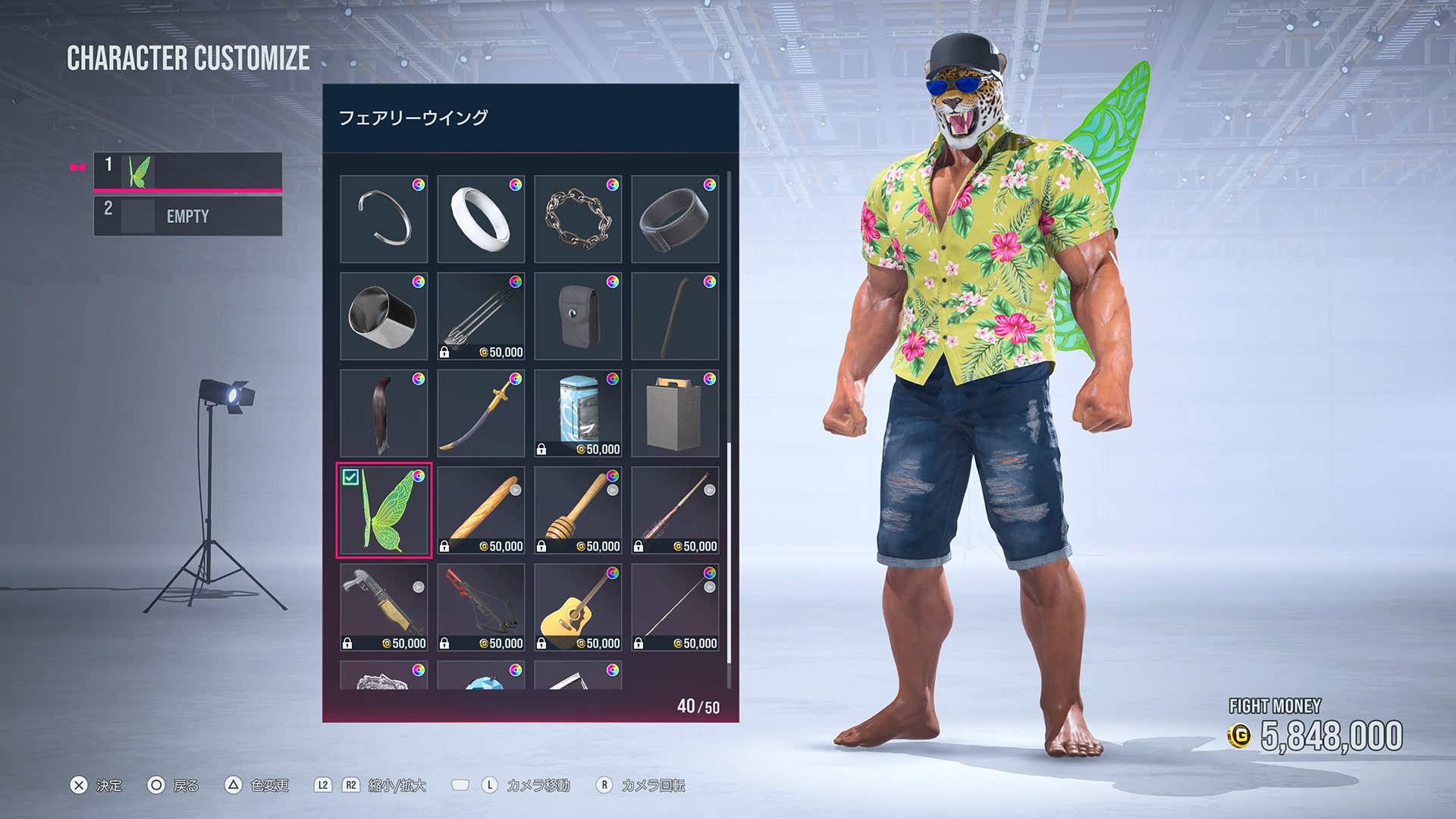Image resolution: width=1456 pixels, height=819 pixels.
Task: Pick the chain bracelet accessory
Action: [578, 219]
